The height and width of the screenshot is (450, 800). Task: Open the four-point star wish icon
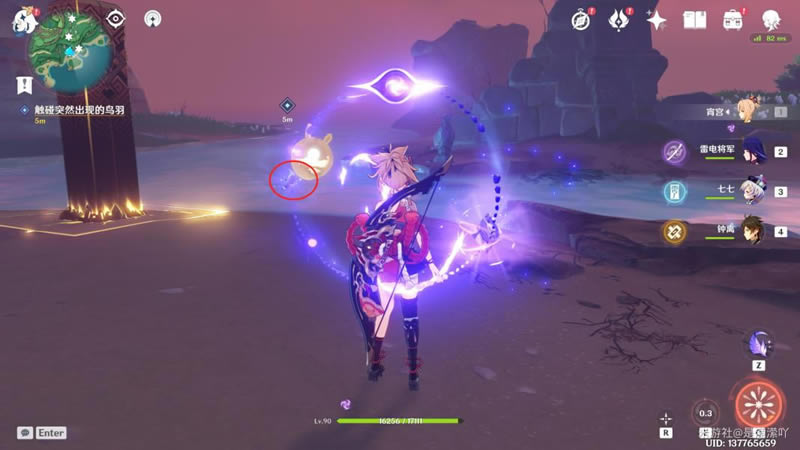(656, 19)
